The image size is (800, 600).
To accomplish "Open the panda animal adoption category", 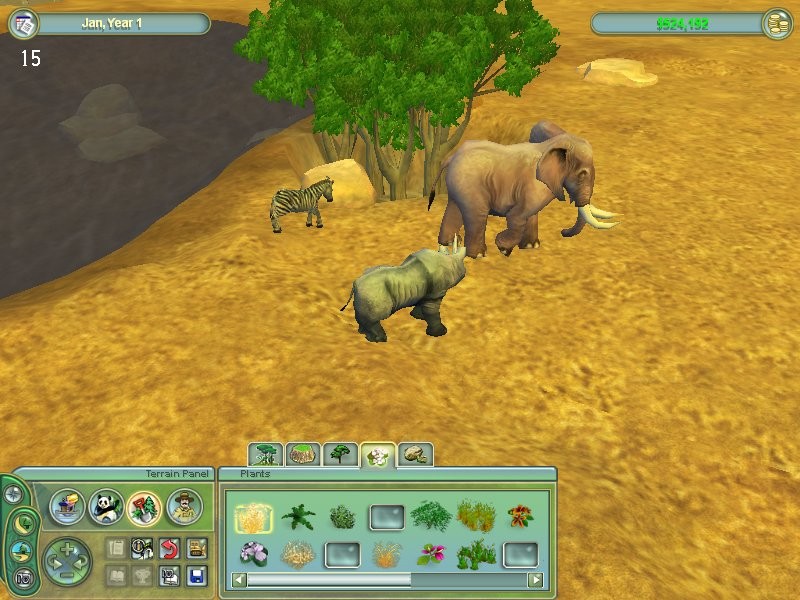I will pos(106,508).
